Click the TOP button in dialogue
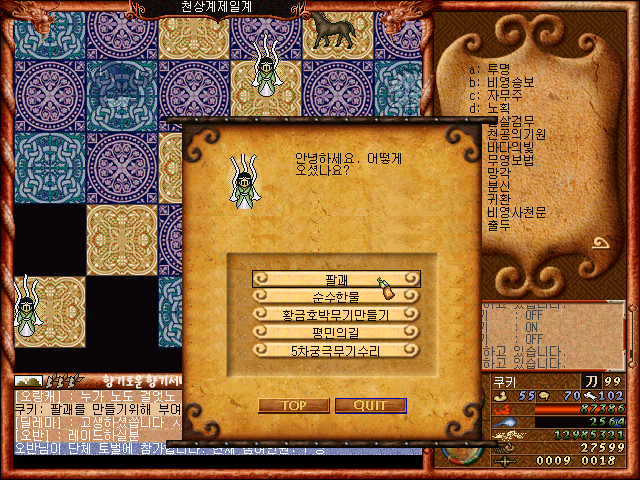Viewport: 640px width, 480px height. [293, 405]
